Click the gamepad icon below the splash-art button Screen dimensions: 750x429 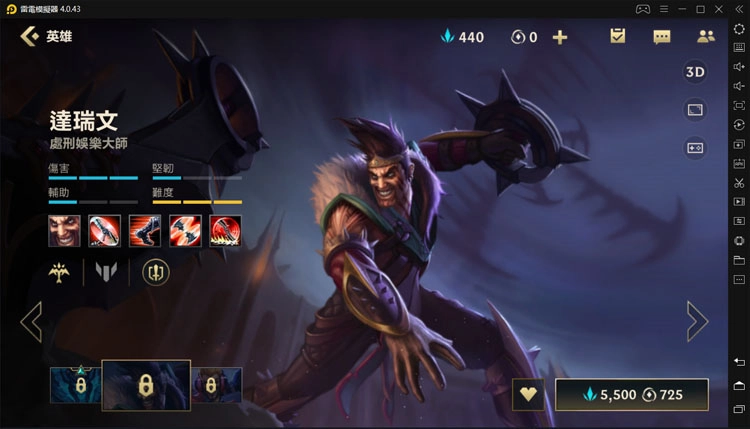pyautogui.click(x=695, y=148)
